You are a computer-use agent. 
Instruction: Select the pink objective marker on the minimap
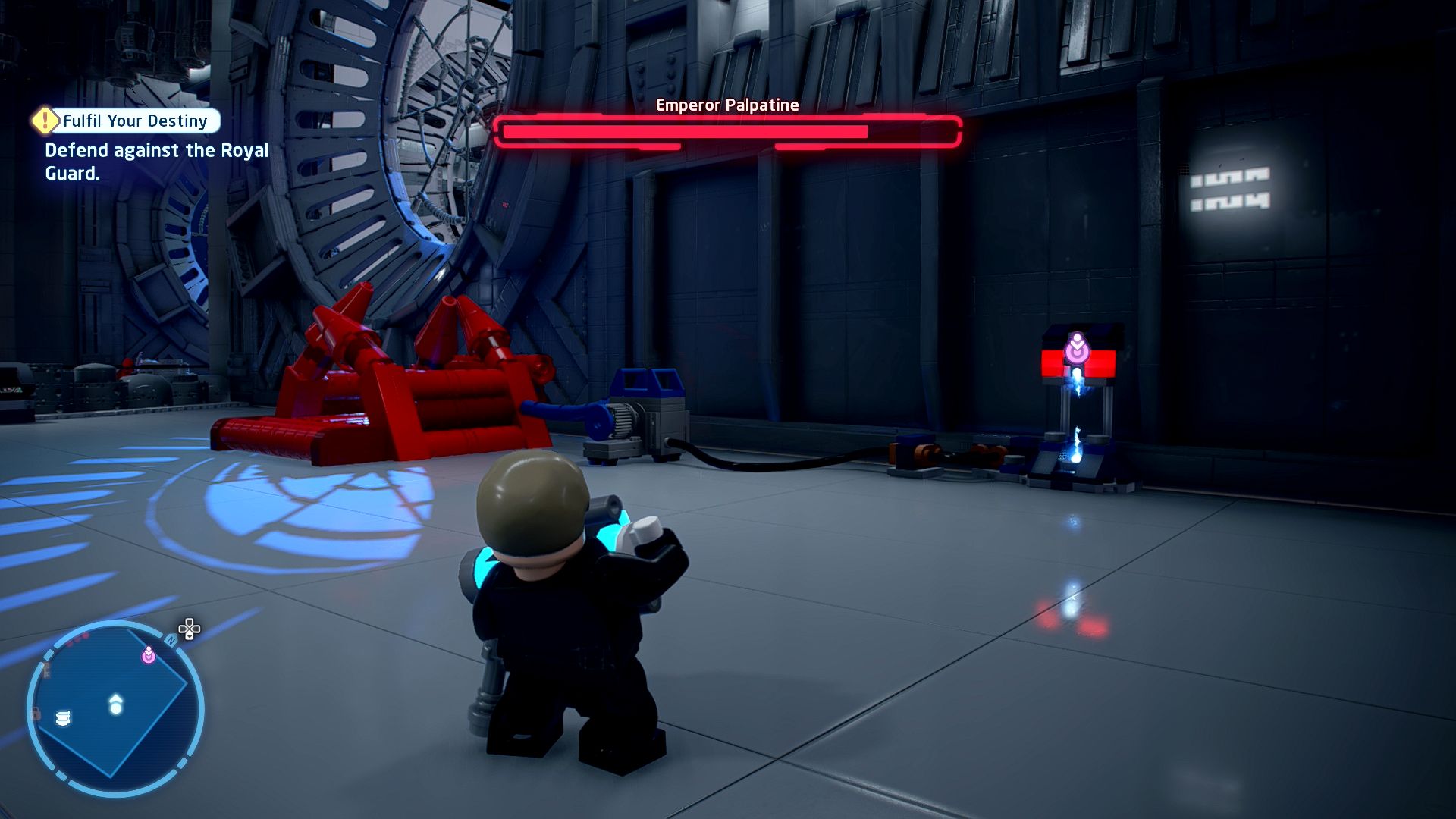click(149, 654)
